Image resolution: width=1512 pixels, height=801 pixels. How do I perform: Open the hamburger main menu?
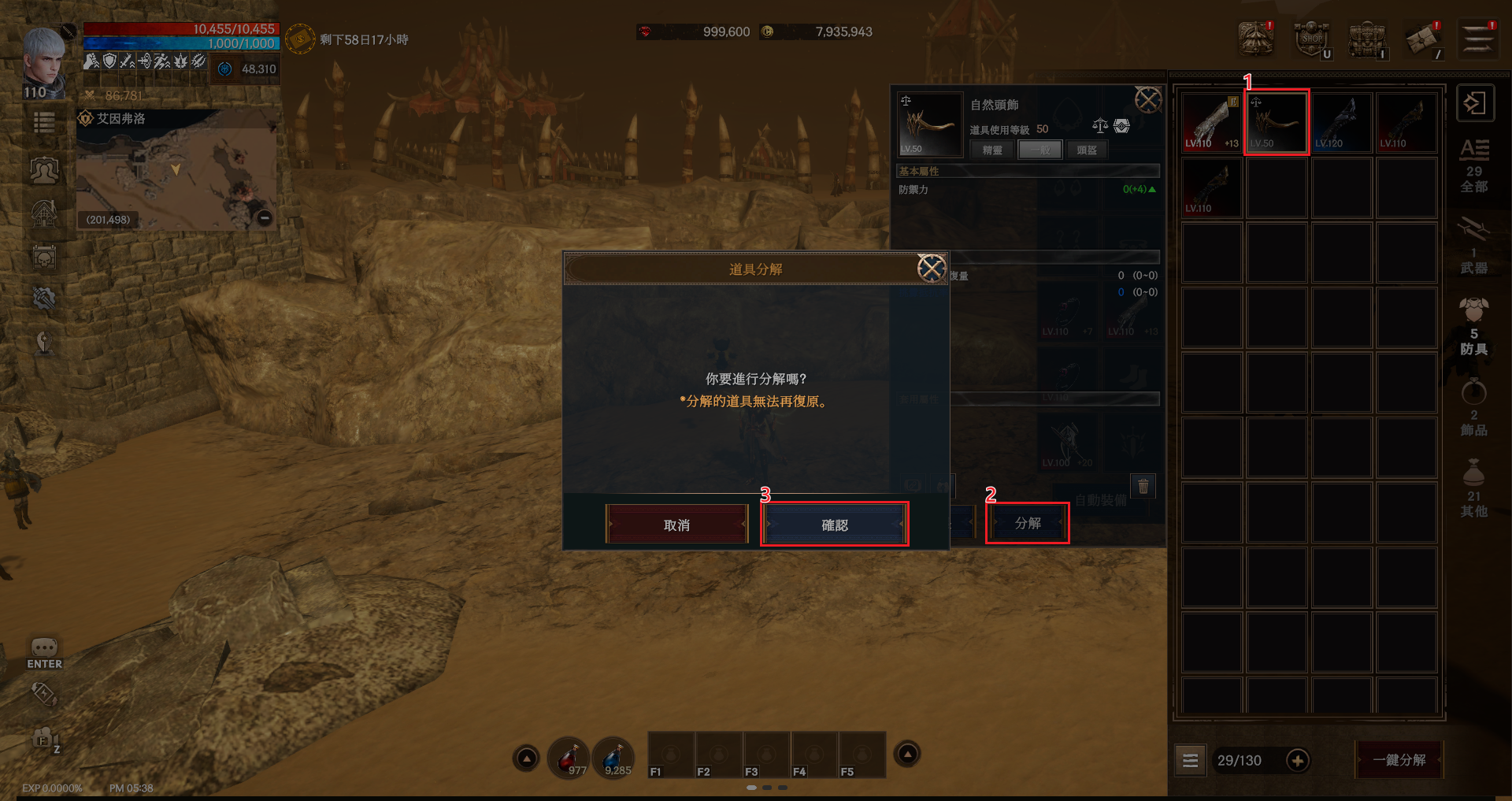1477,39
